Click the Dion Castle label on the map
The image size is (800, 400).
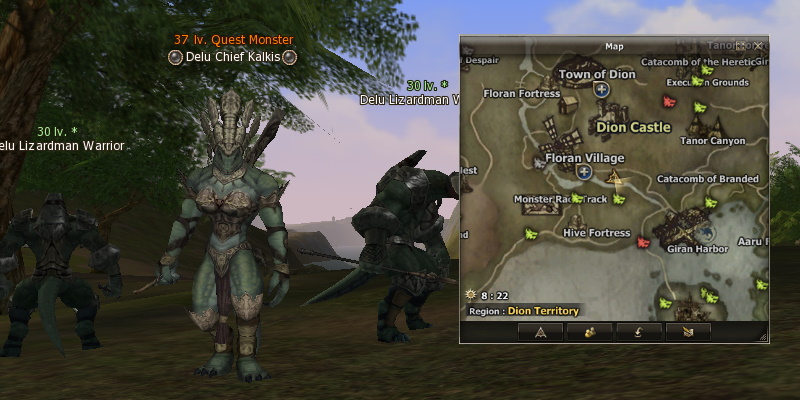pyautogui.click(x=633, y=127)
